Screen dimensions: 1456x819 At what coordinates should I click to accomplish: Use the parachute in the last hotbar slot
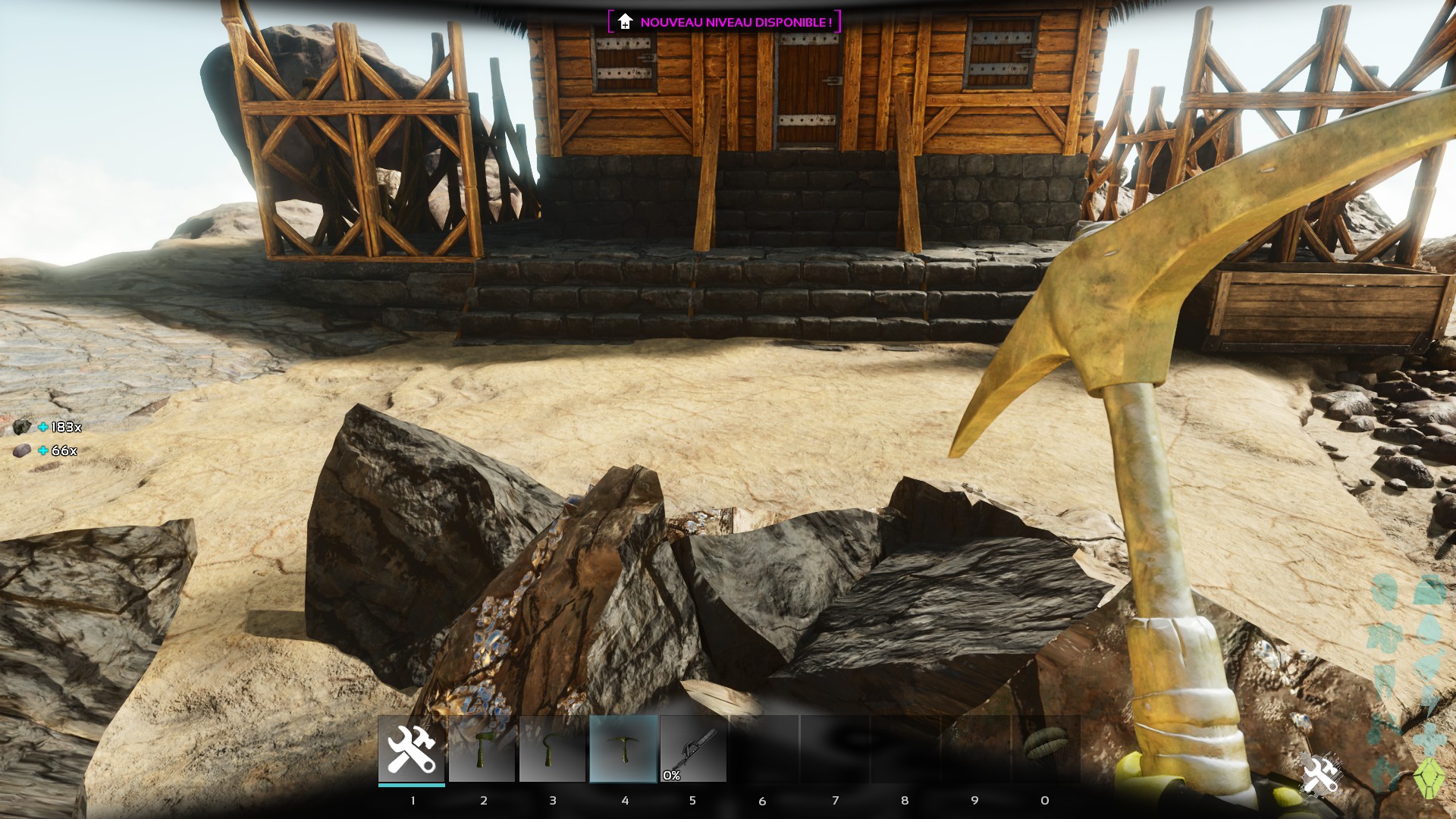(1045, 748)
